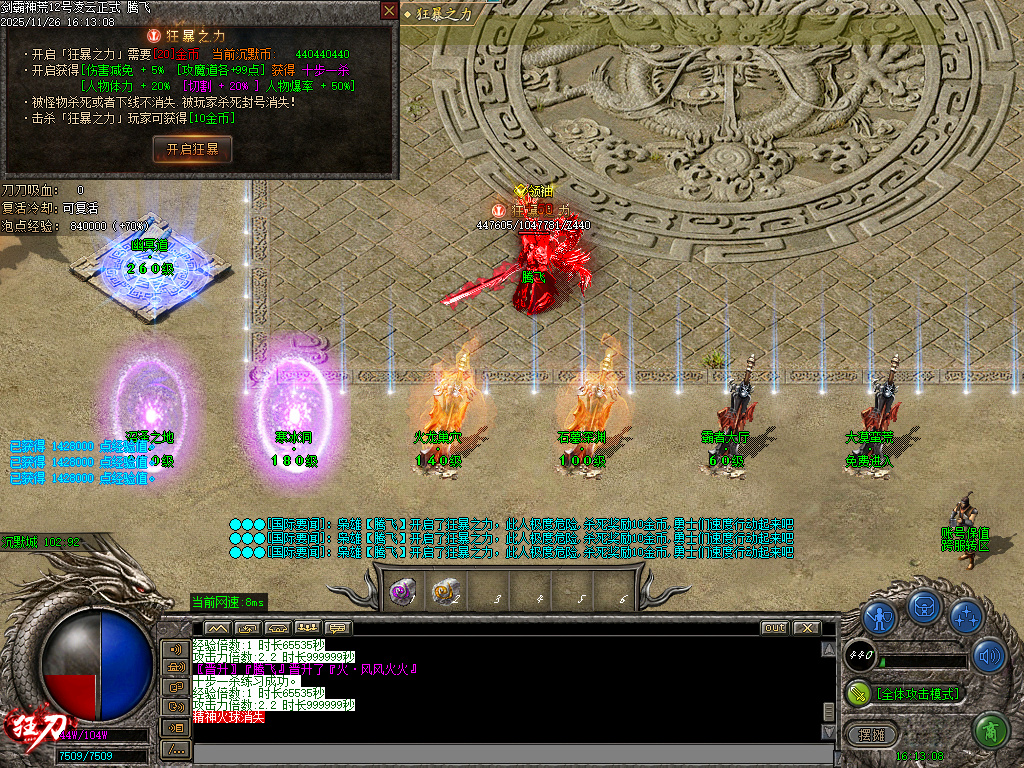Open the 摆摊 stall button

[873, 733]
